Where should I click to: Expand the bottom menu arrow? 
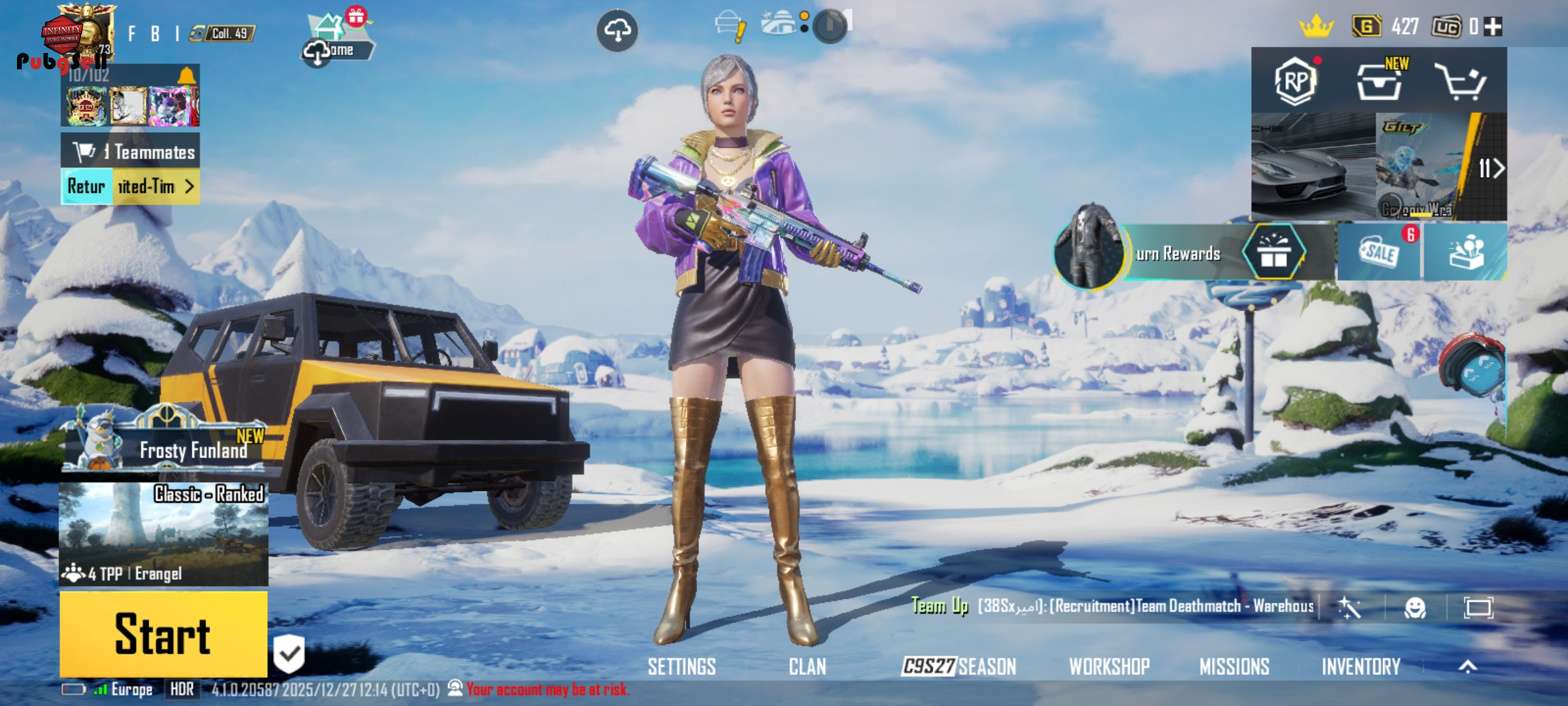(x=1467, y=667)
